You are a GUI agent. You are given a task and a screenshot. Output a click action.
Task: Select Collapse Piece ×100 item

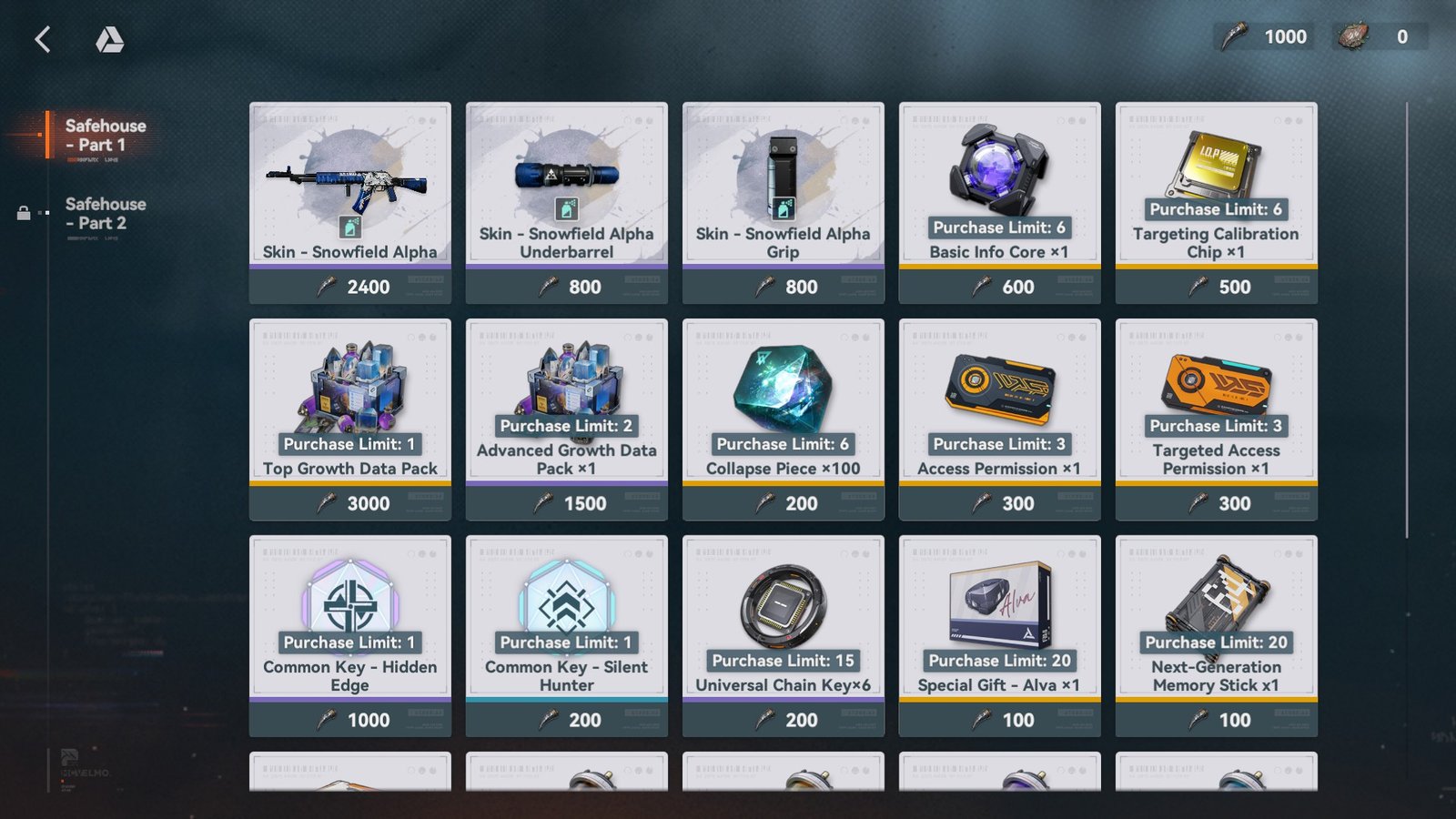coord(784,419)
